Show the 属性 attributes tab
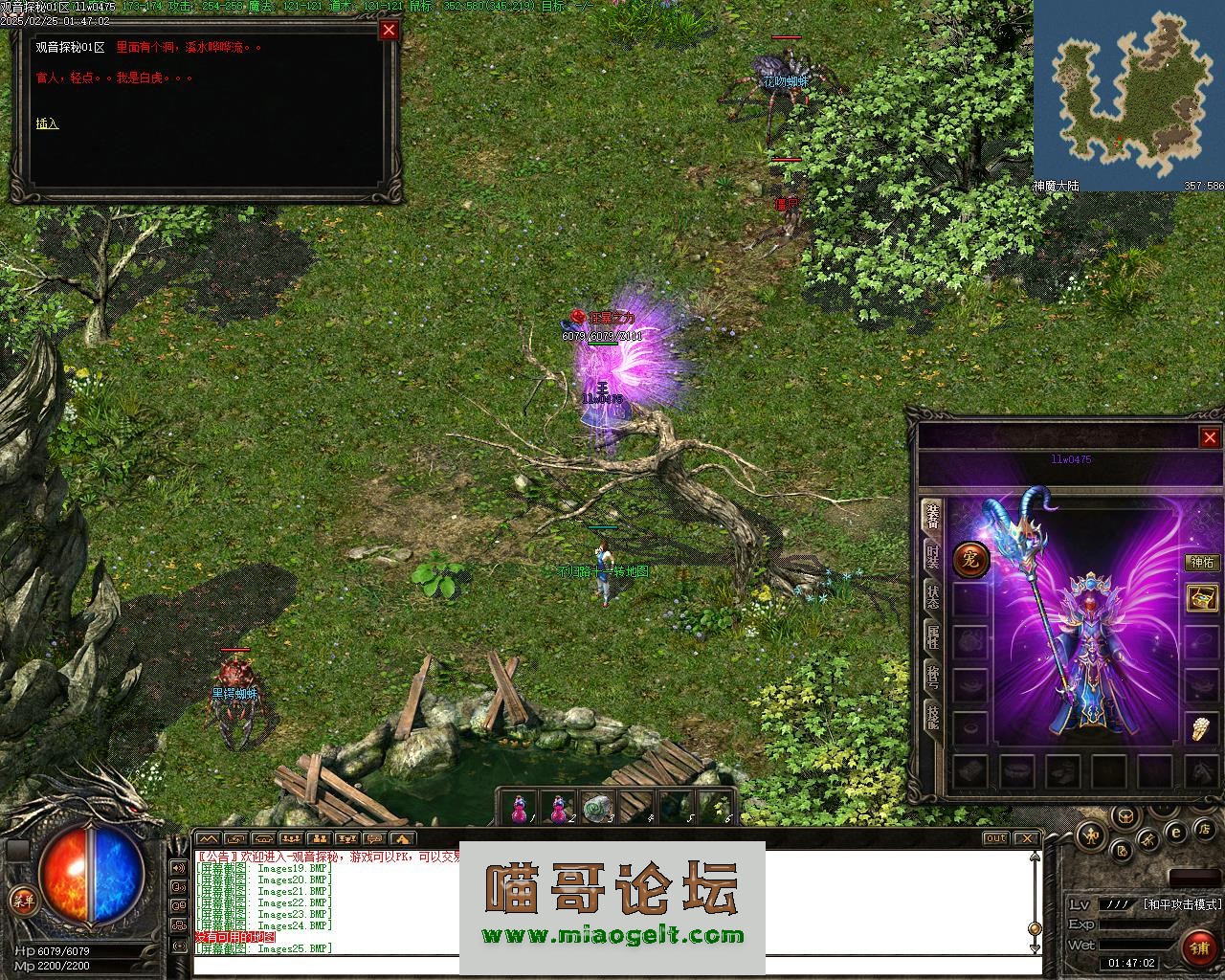 (x=932, y=635)
